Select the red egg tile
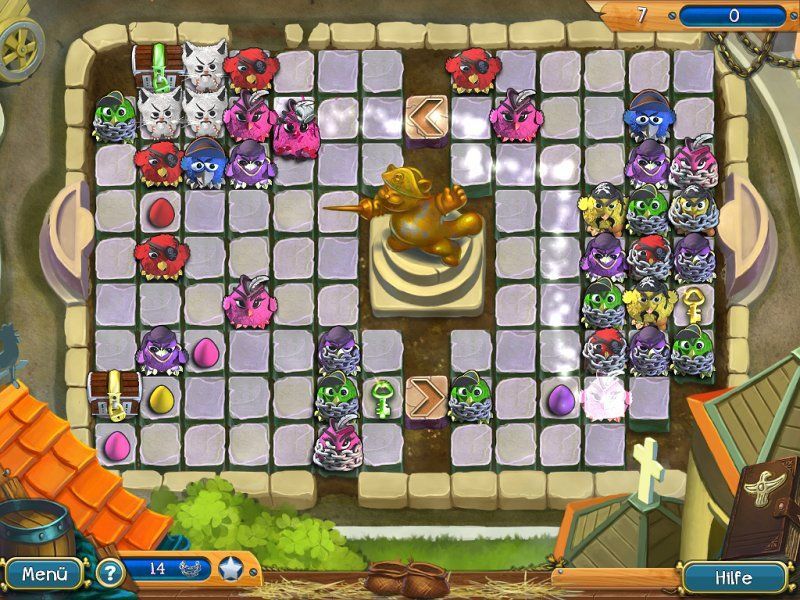 tap(160, 211)
